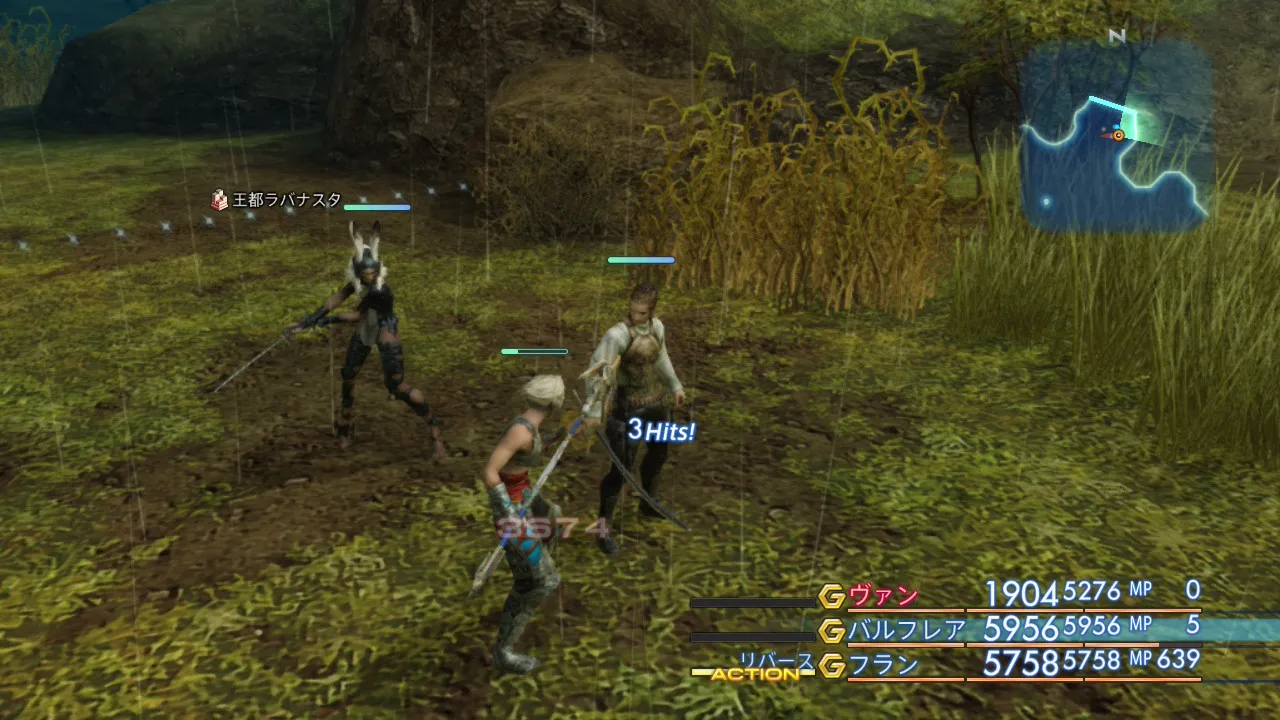1280x720 pixels.
Task: Click the orange player marker on the minimap
Action: point(1118,135)
